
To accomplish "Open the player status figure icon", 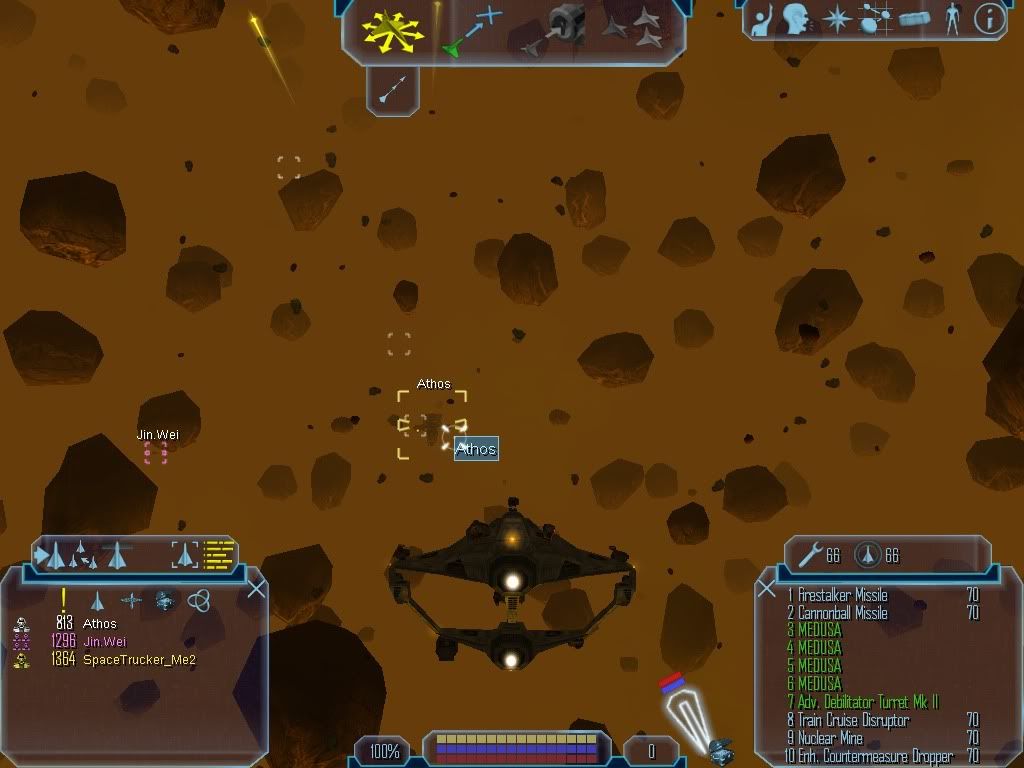I will point(952,19).
